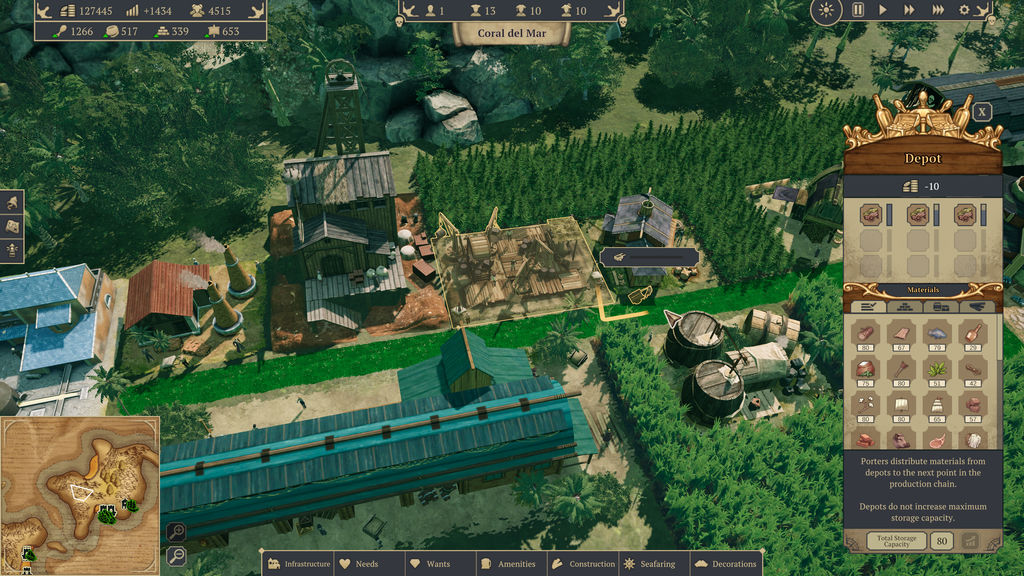Open the Amenities build menu
The image size is (1024, 576).
(508, 564)
